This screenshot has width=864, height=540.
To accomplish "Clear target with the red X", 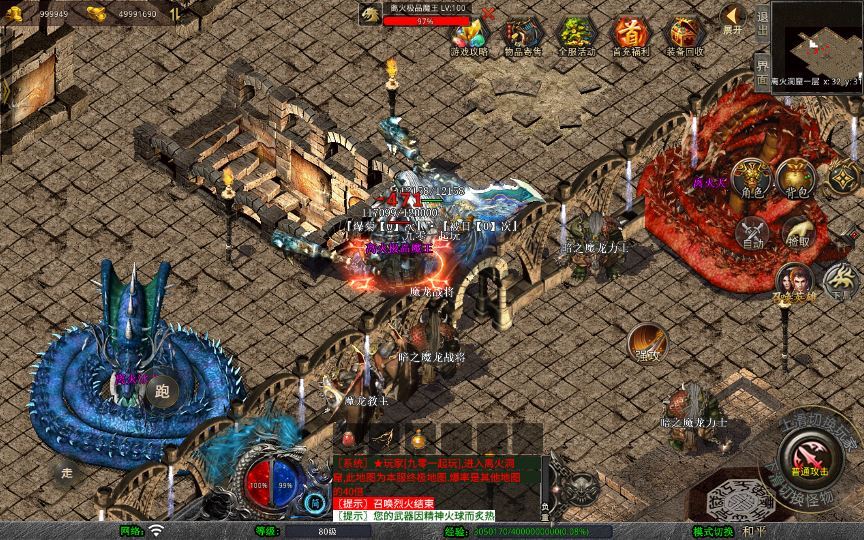I will point(487,15).
